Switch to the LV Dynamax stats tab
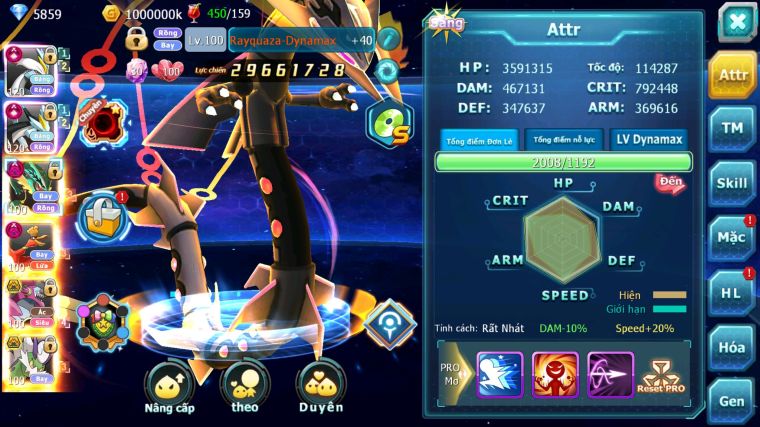Screen dimensions: 760x427 (x=650, y=140)
